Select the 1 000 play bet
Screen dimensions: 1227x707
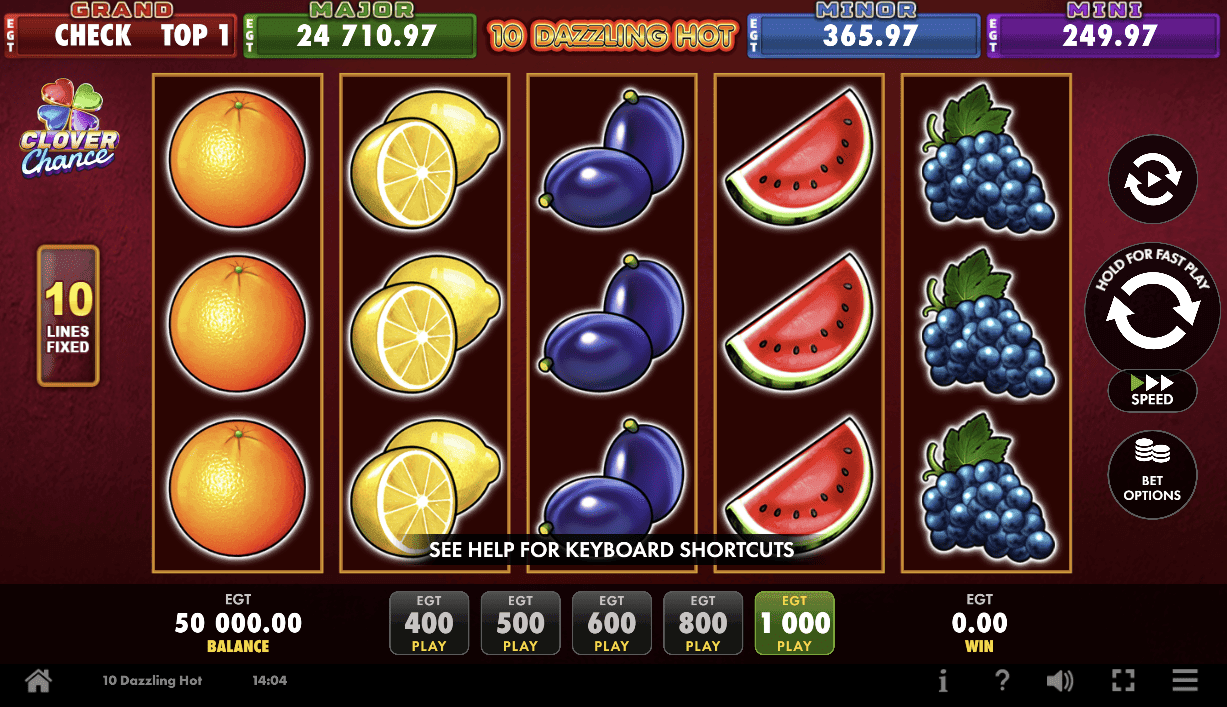[794, 624]
